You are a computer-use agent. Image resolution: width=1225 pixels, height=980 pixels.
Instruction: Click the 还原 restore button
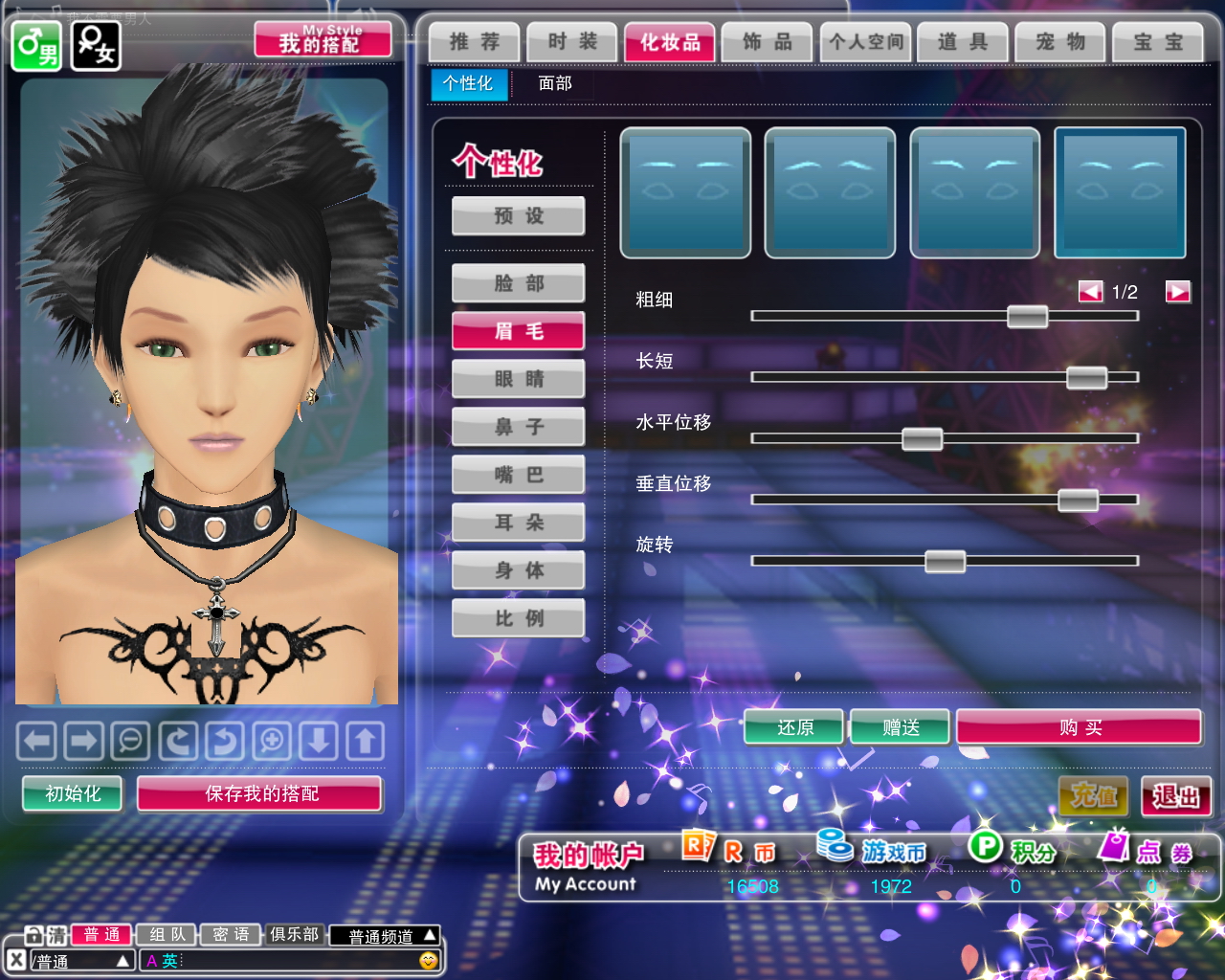click(794, 728)
